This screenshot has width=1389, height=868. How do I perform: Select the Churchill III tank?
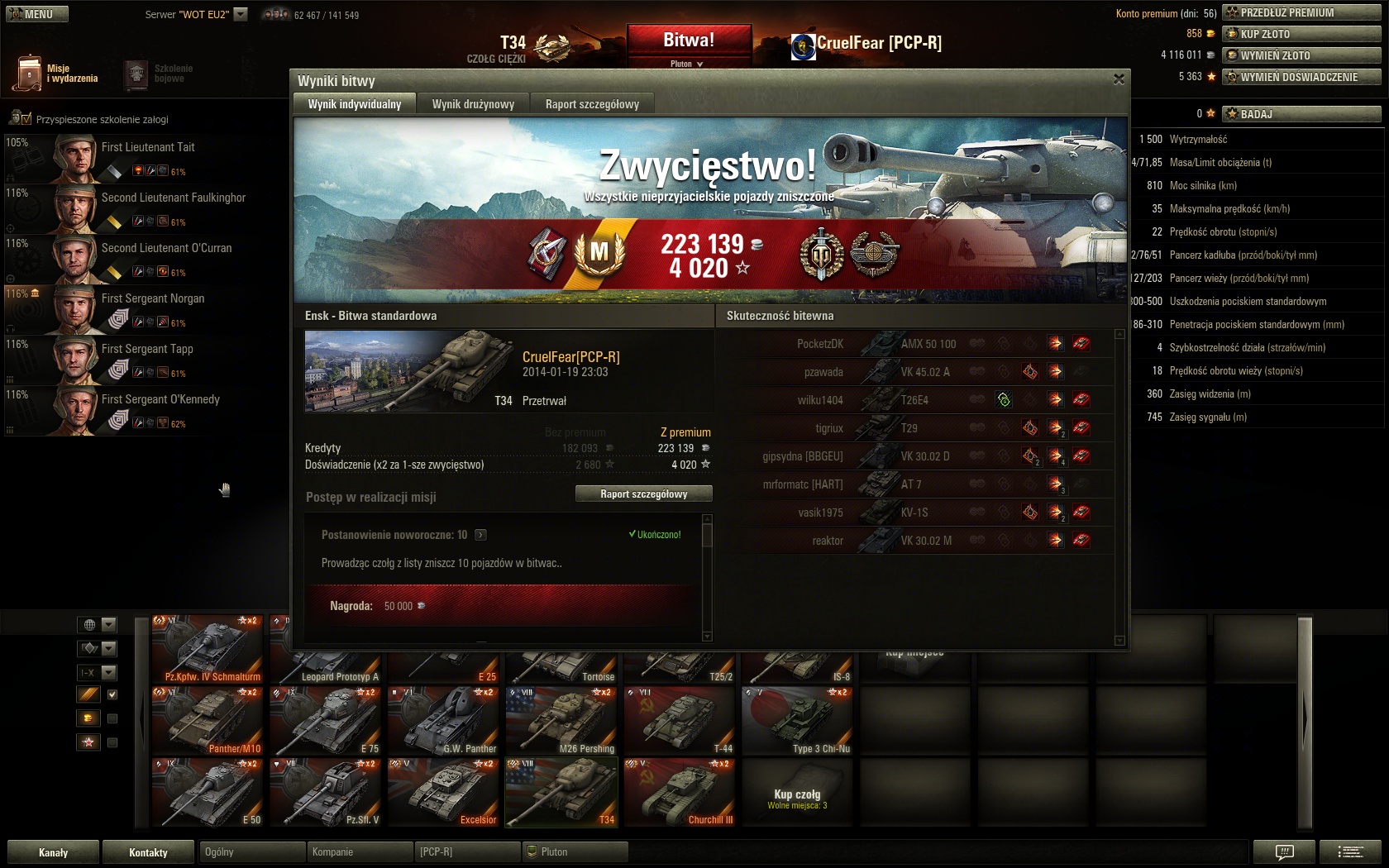tap(679, 792)
